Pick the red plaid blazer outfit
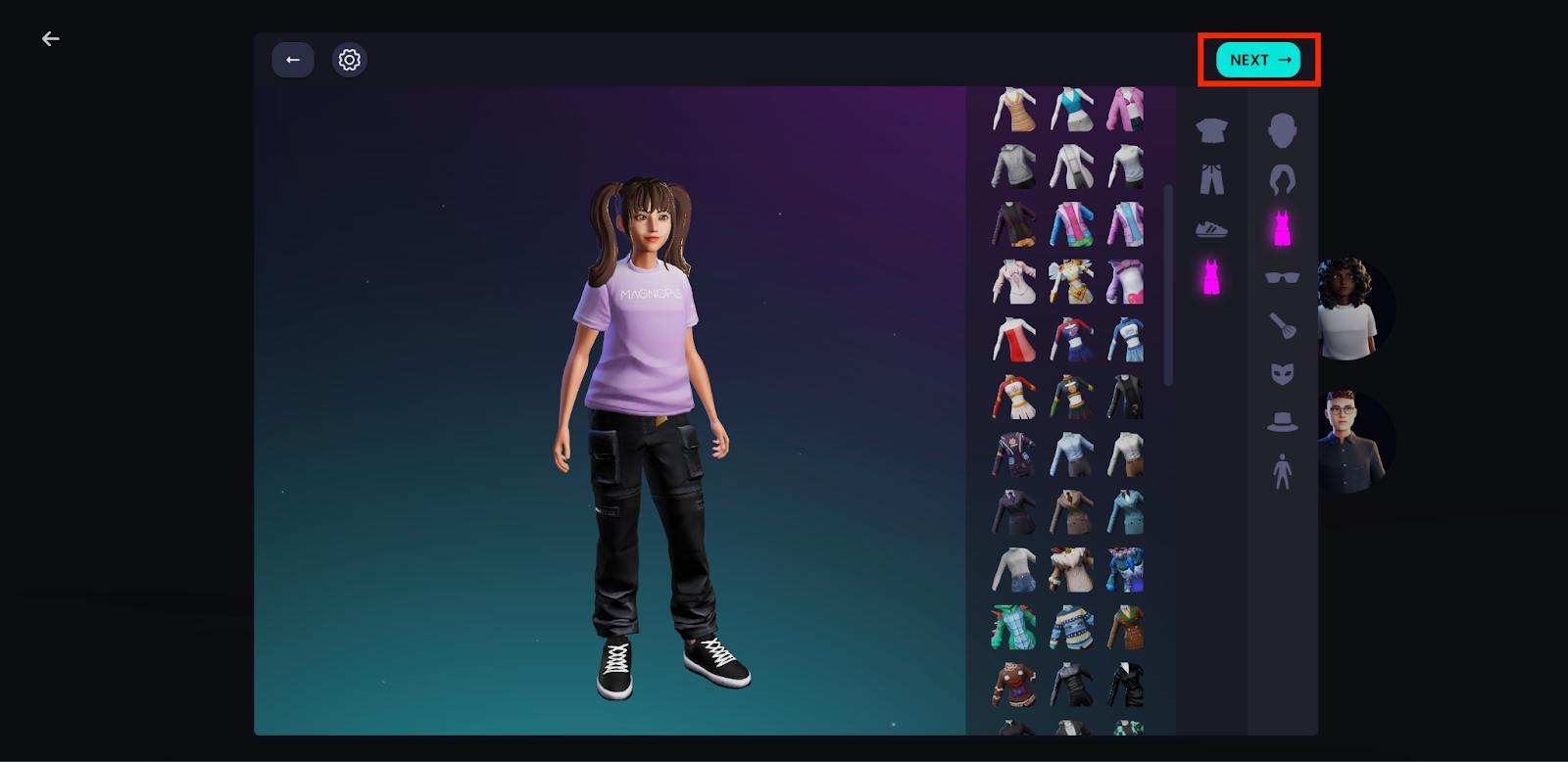1568x762 pixels. pyautogui.click(x=1128, y=627)
